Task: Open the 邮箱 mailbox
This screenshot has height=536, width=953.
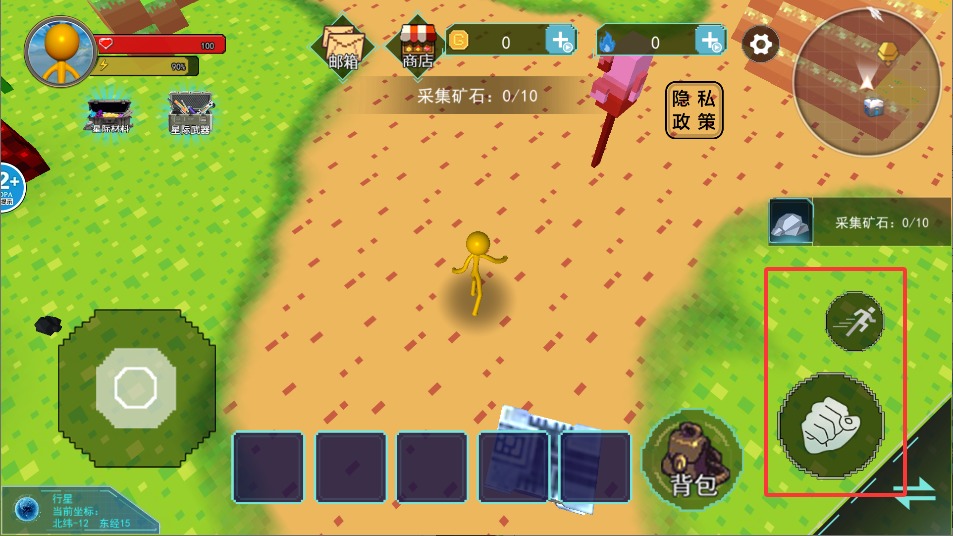Action: [x=342, y=46]
